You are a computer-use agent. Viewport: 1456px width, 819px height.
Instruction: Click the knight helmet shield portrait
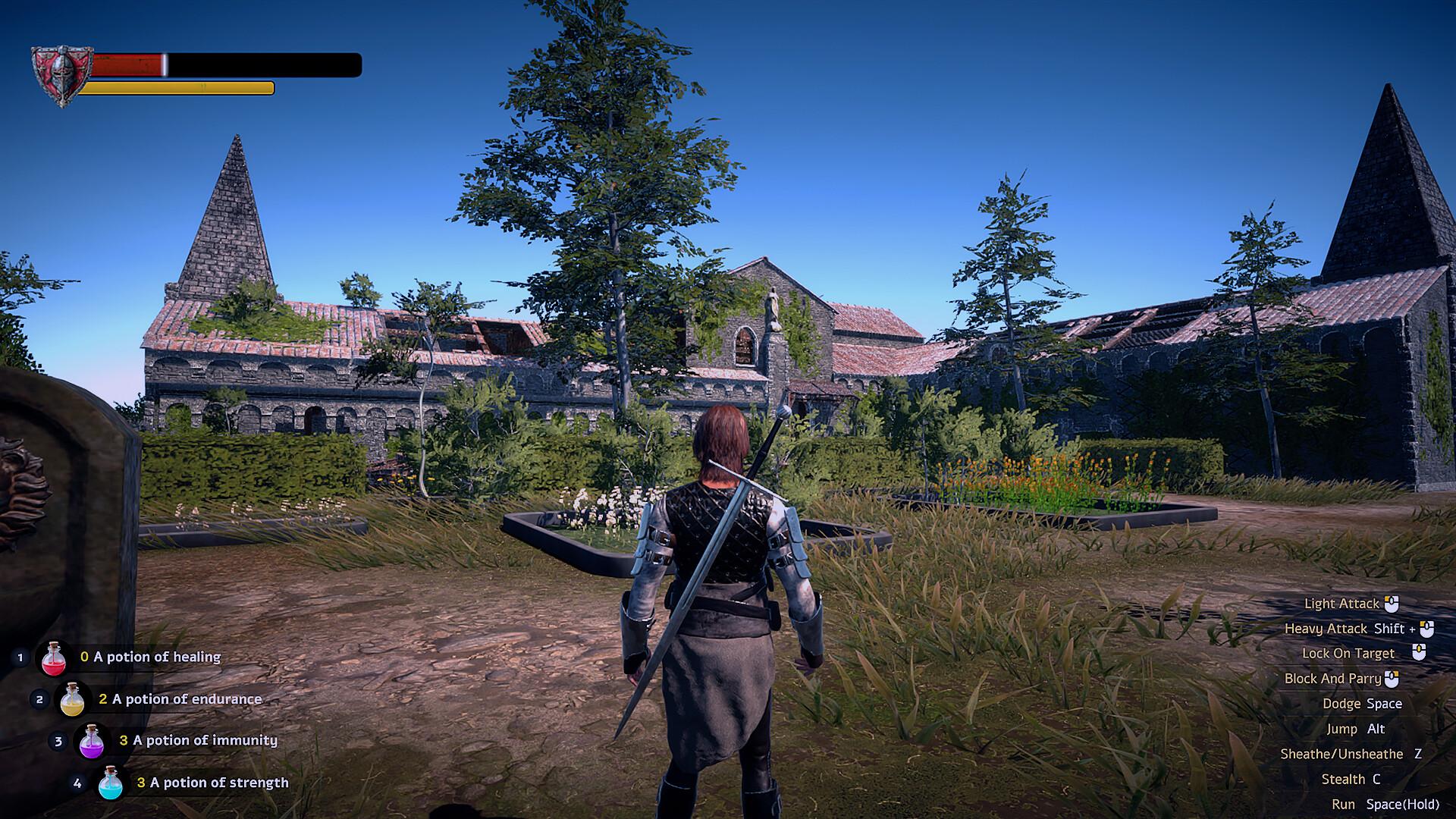point(61,75)
